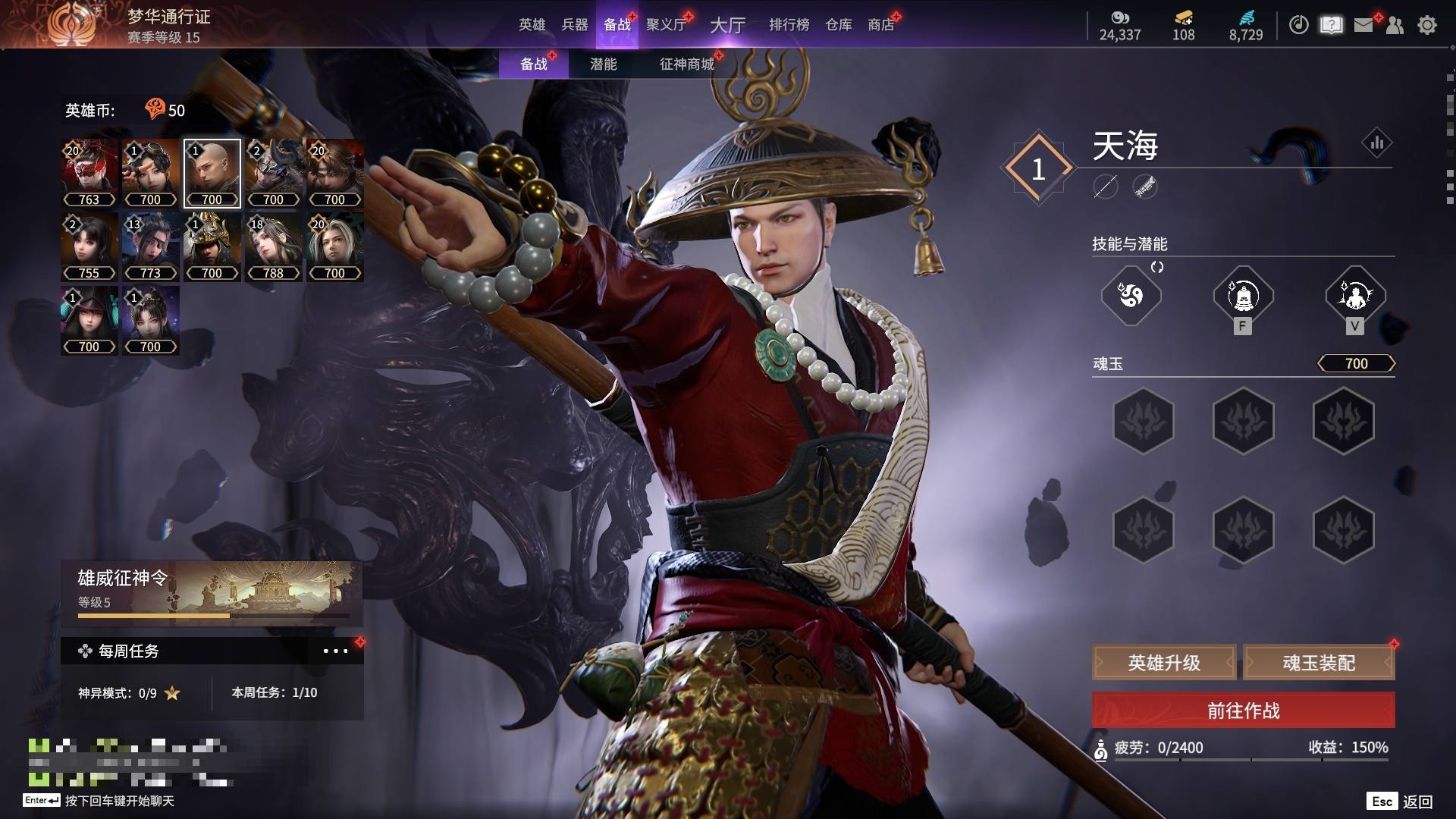
Task: Open the settings gear icon
Action: coord(1427,25)
